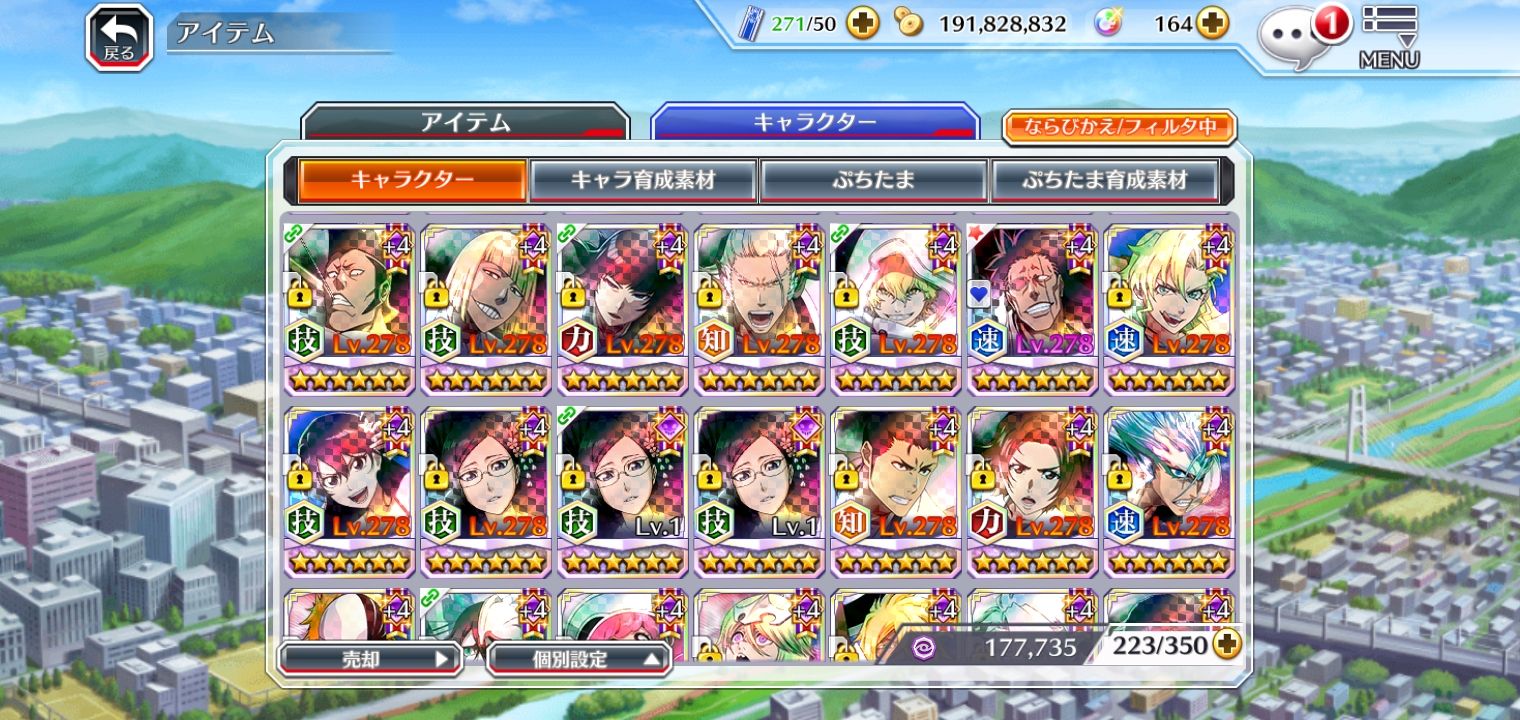The width and height of the screenshot is (1520, 720).
Task: Tap the 売却 sell button
Action: tap(368, 659)
